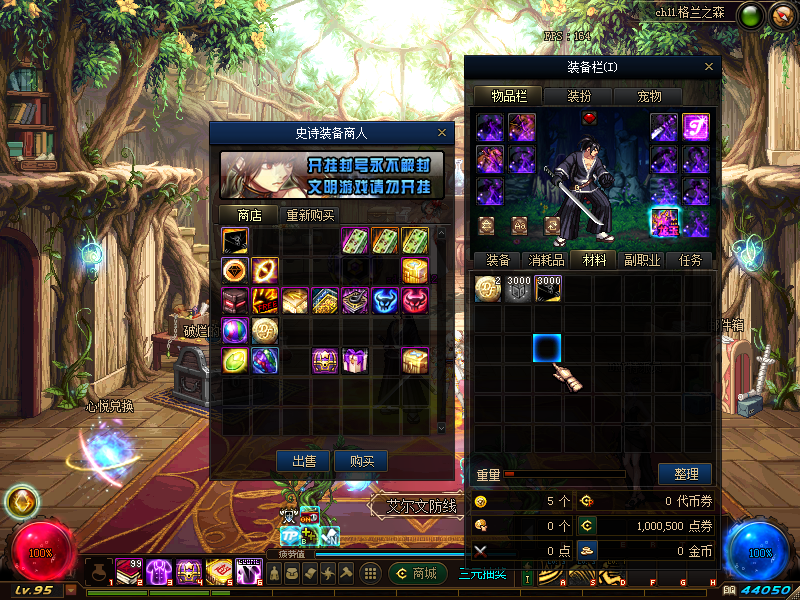Open the 副职业 sub-profession category
The width and height of the screenshot is (800, 600).
coord(640,260)
